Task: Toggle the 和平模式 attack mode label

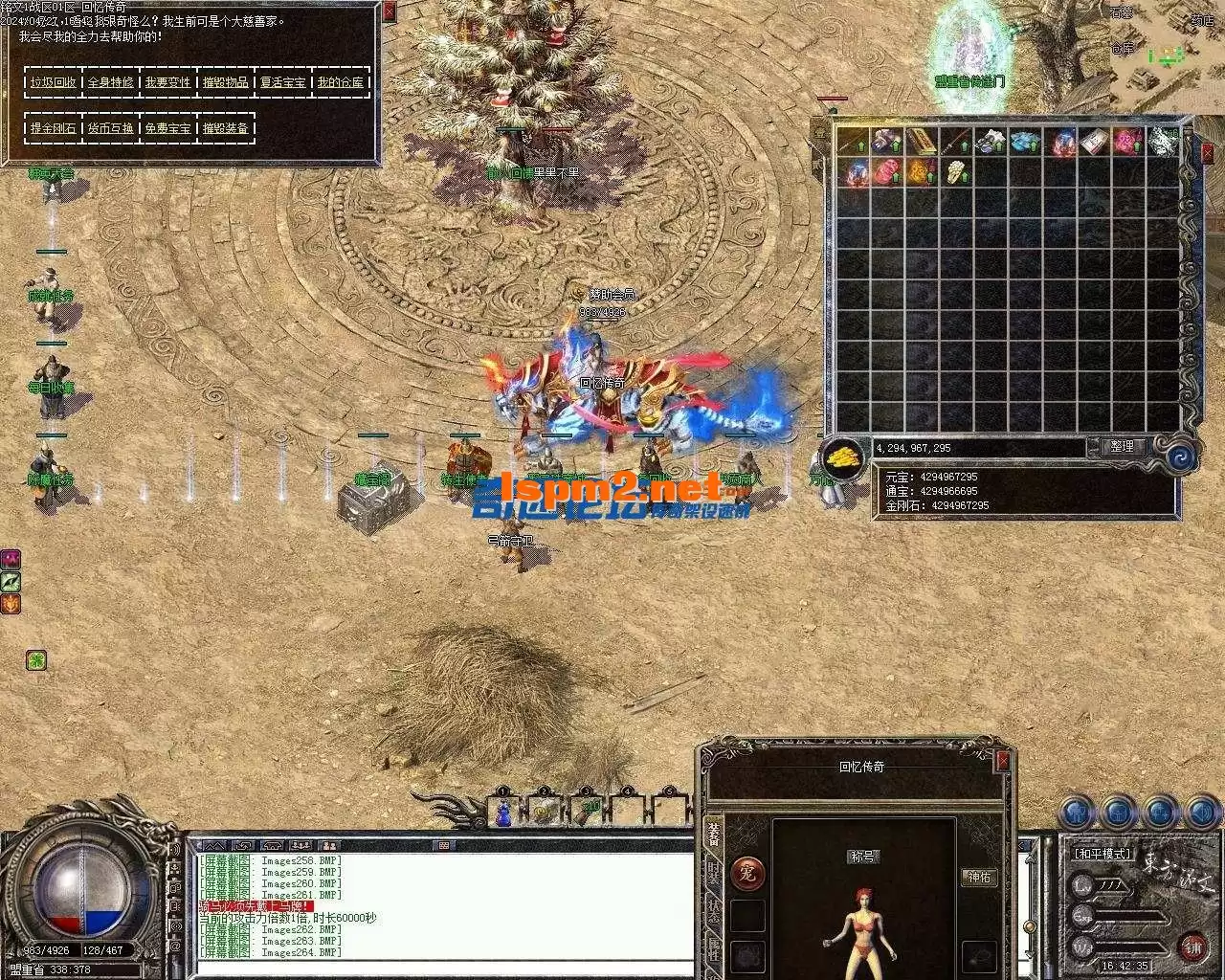Action: coord(1102,854)
